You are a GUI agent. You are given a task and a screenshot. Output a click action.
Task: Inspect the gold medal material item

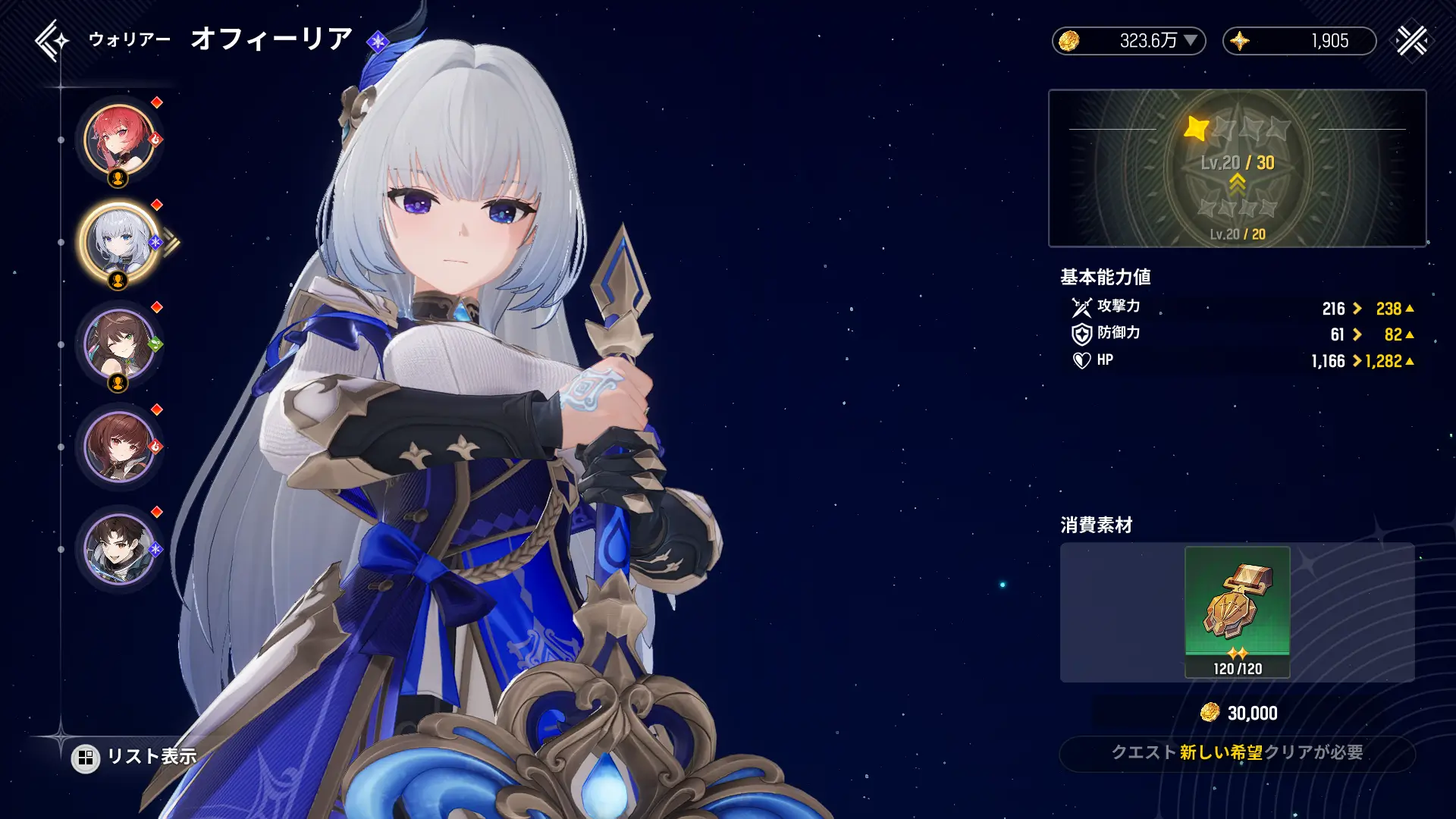[1237, 611]
